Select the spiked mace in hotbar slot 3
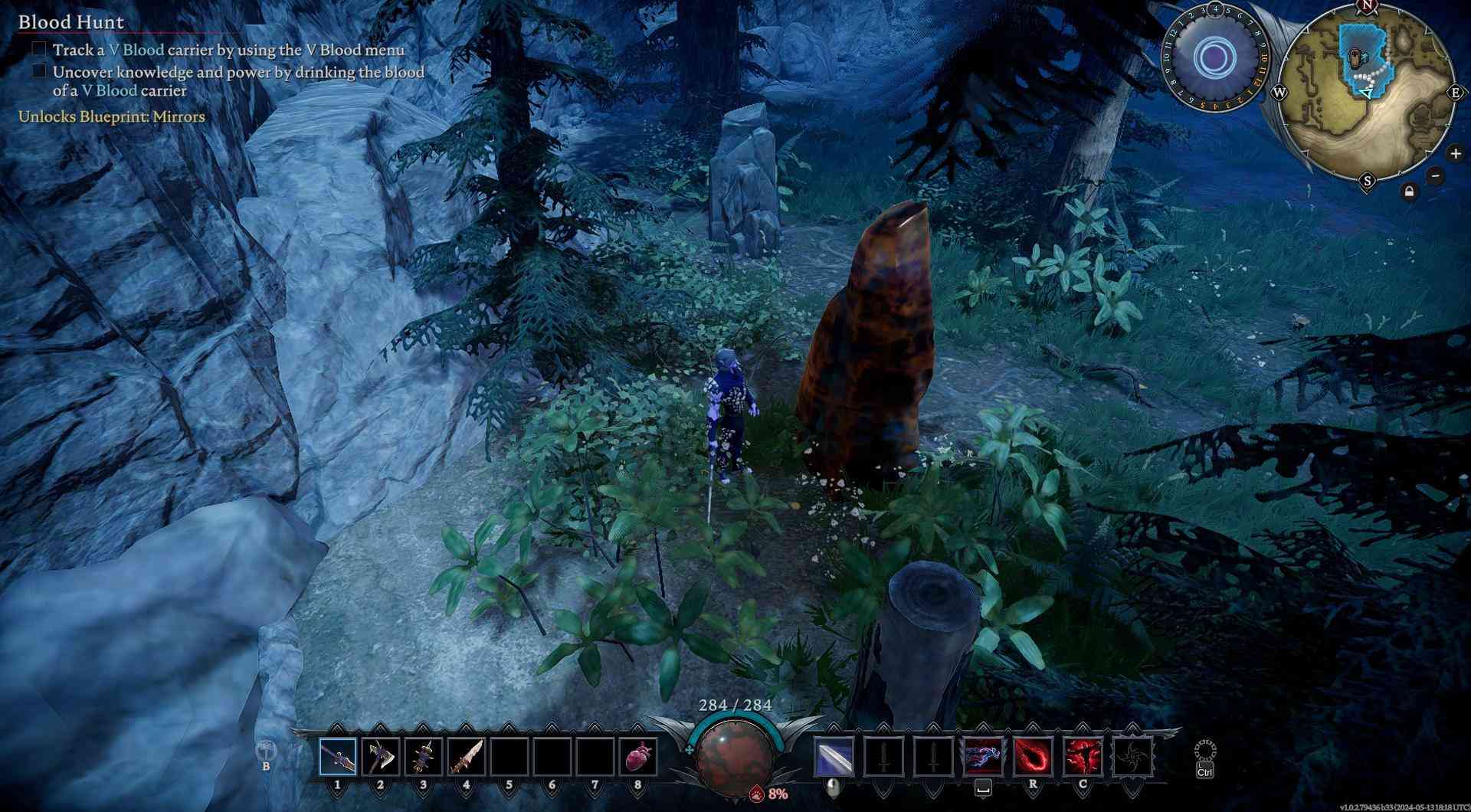 point(424,757)
